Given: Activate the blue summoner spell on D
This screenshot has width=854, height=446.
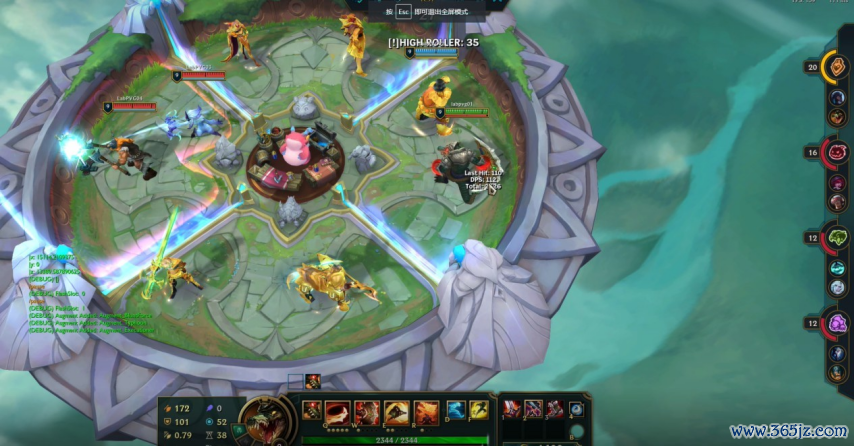Looking at the screenshot, I should coord(456,409).
